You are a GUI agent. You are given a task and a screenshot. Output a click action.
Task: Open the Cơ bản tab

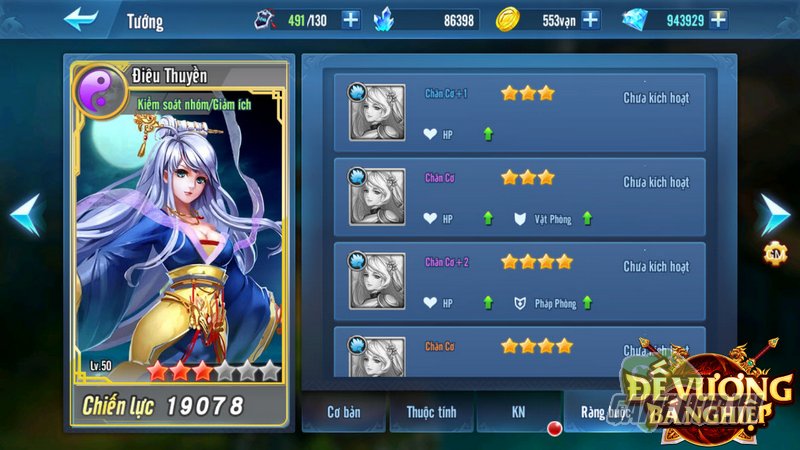click(x=344, y=411)
